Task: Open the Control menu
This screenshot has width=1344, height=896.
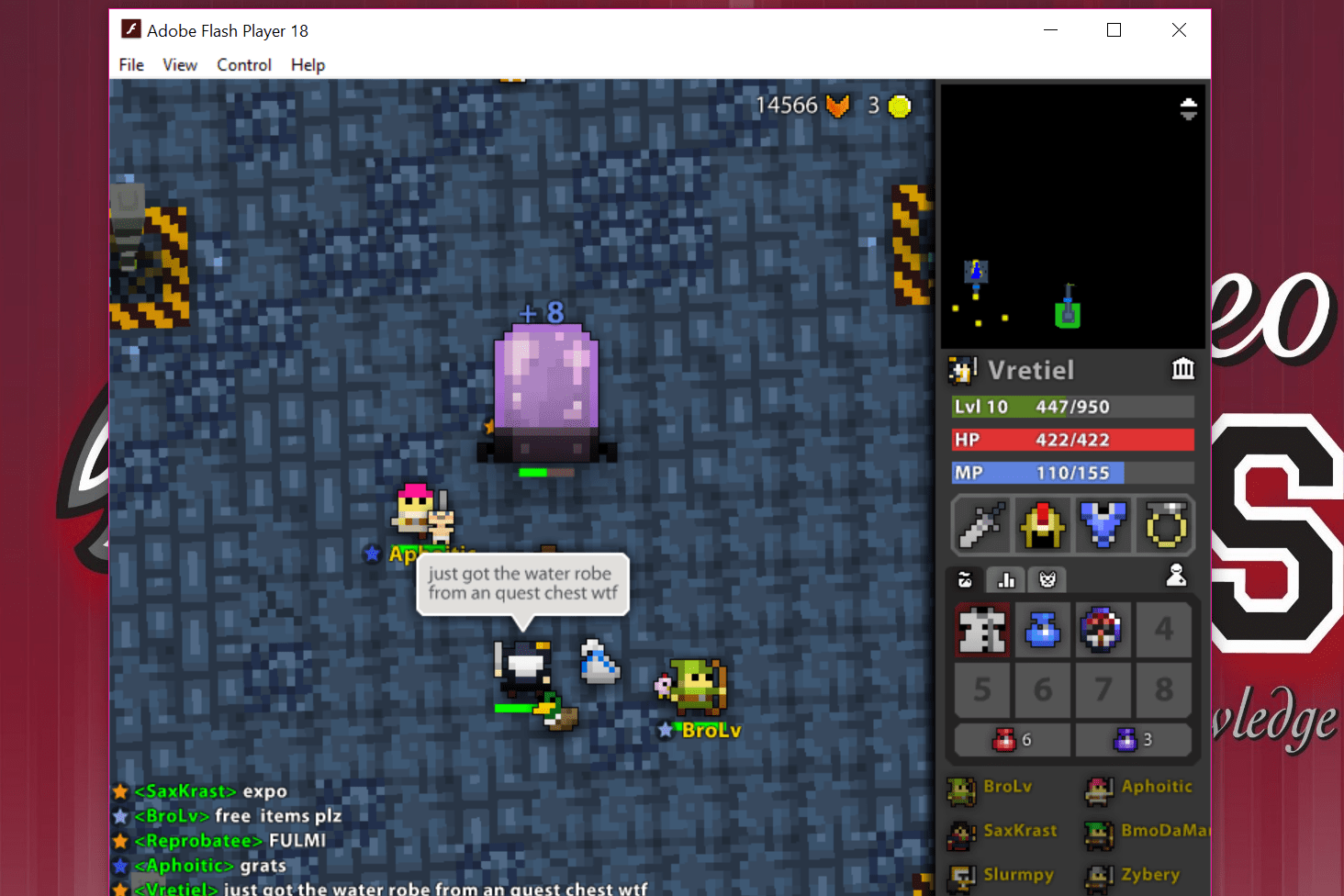Action: tap(243, 64)
